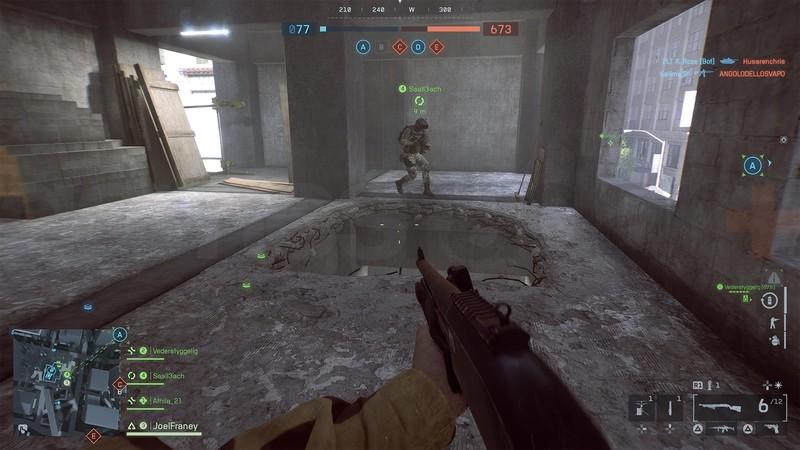800x450 pixels.
Task: Click the objective A flag in the top bar
Action: 363,46
